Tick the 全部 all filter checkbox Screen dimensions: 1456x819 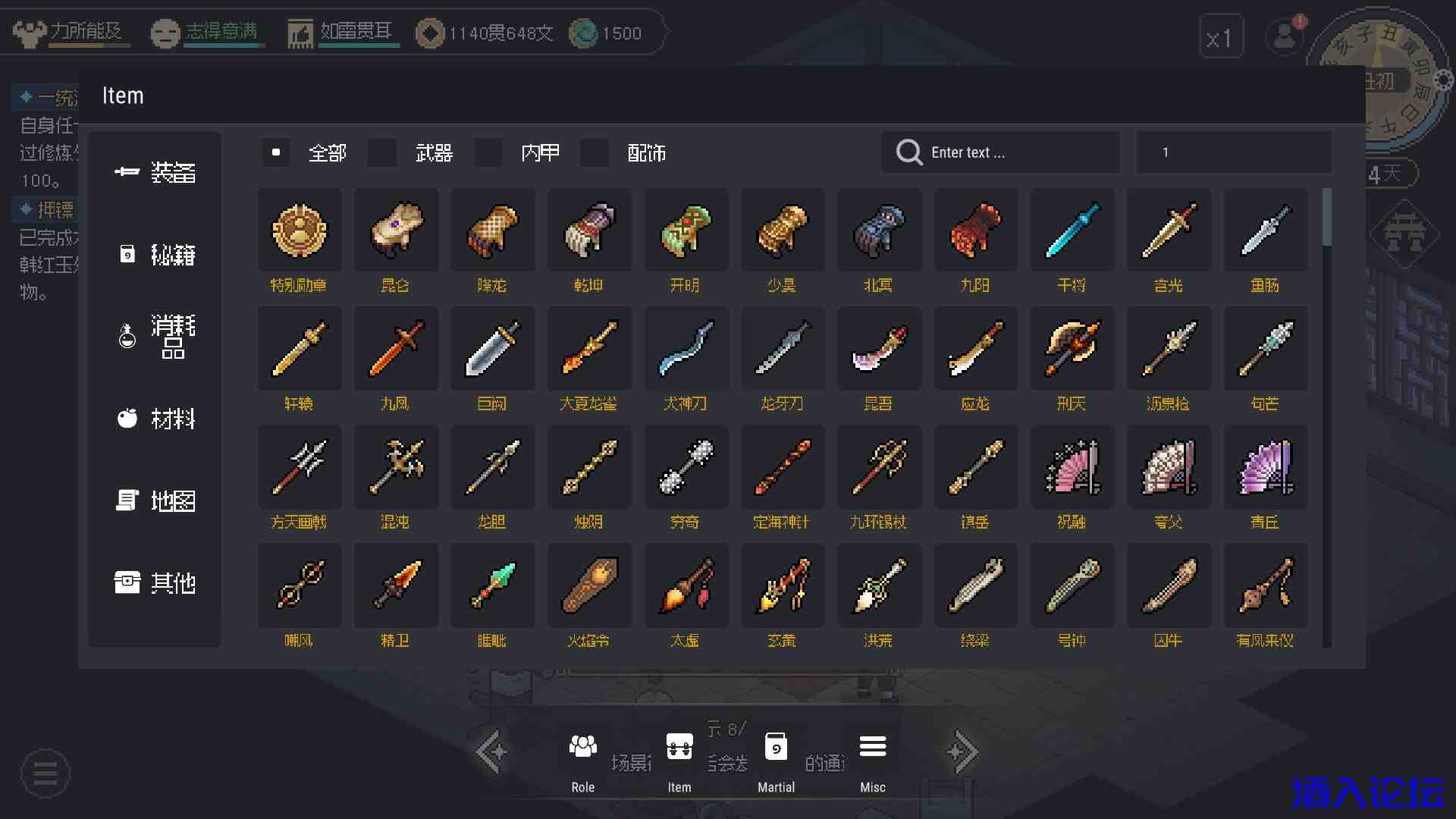coord(276,152)
